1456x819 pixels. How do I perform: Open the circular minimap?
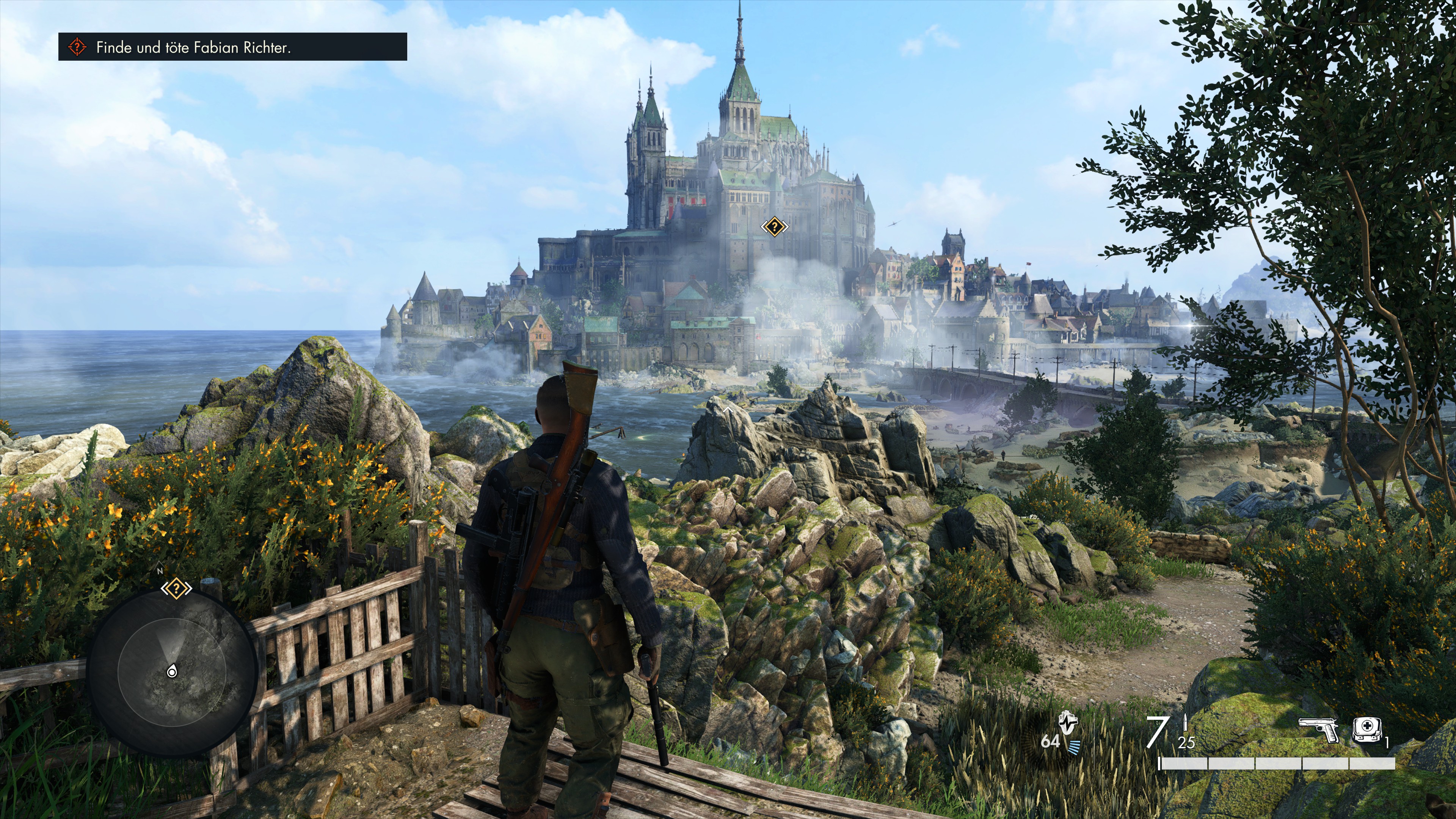(x=172, y=671)
